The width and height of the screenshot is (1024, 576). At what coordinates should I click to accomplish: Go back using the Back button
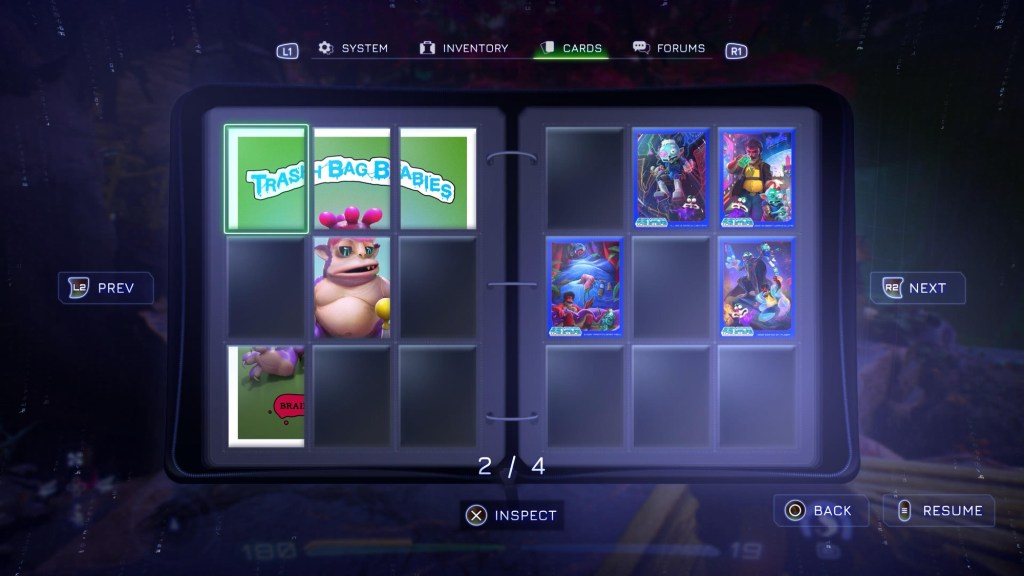click(820, 510)
